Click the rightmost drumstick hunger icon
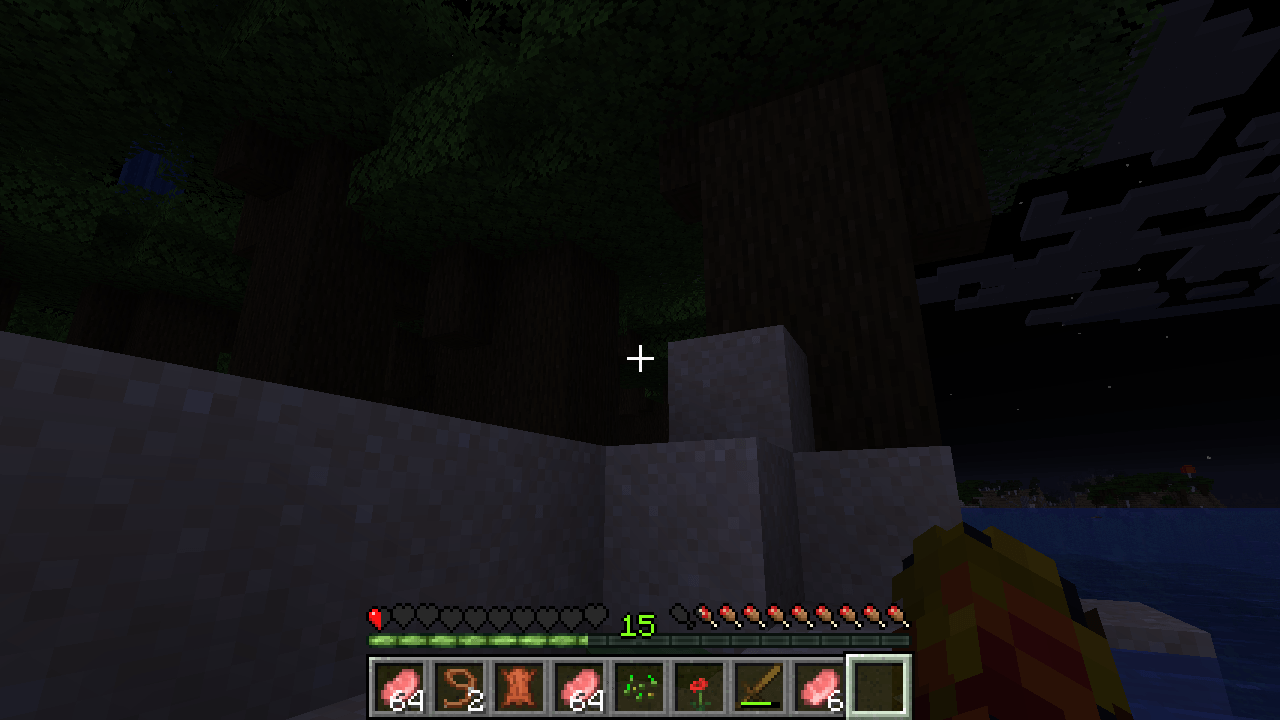Image resolution: width=1280 pixels, height=720 pixels. (x=898, y=616)
